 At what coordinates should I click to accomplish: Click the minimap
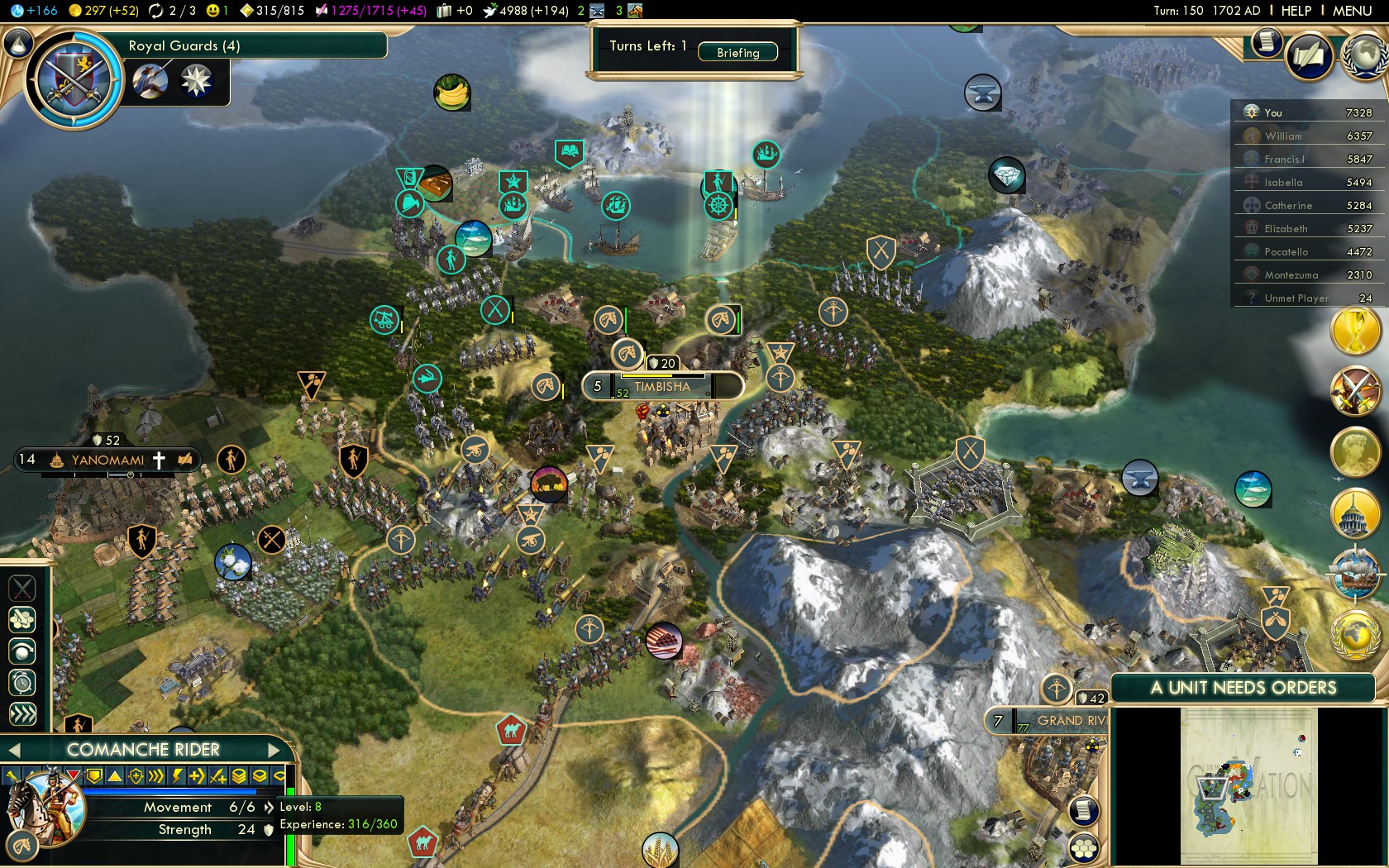[x=1248, y=785]
